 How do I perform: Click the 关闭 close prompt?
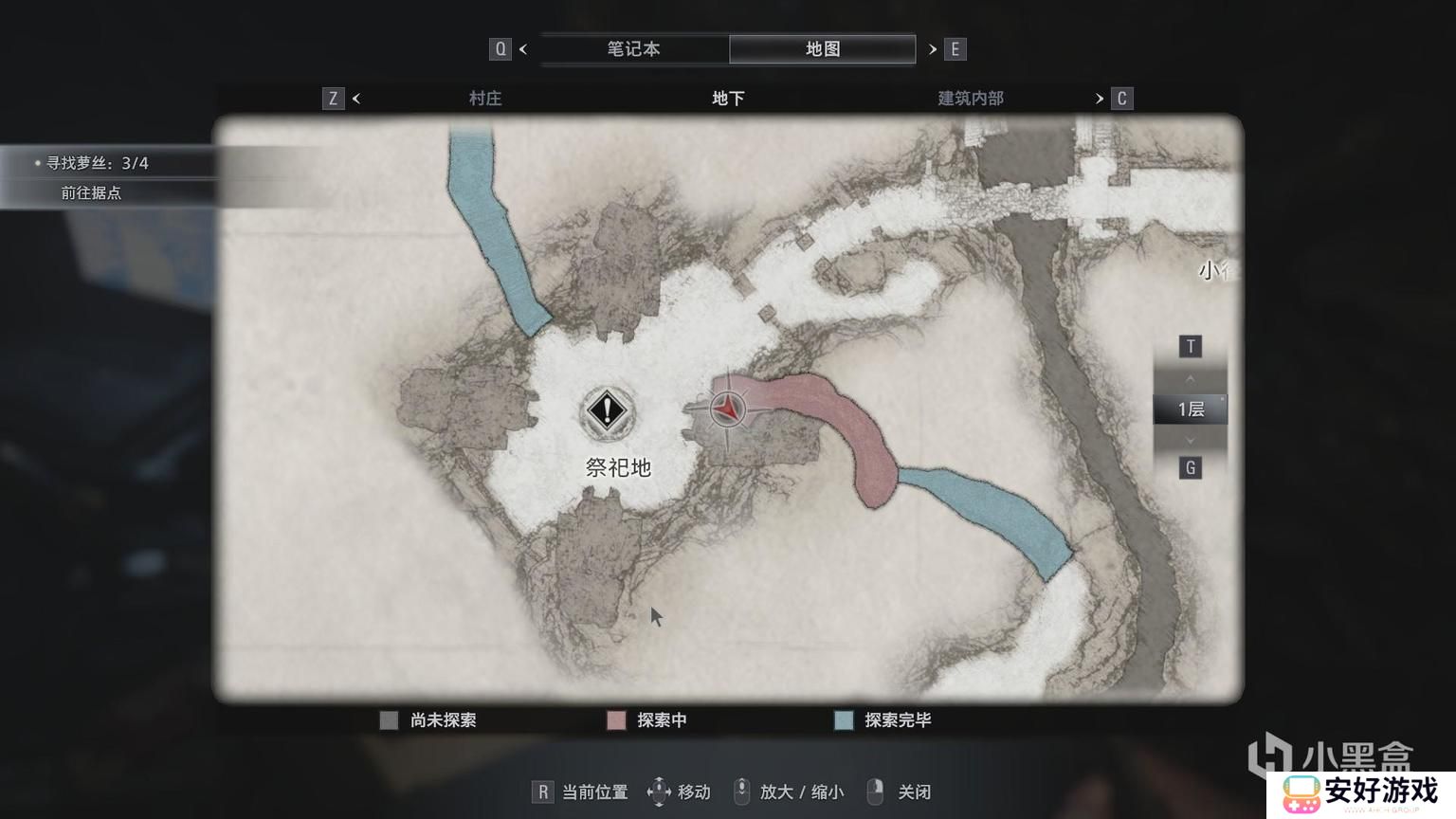click(x=914, y=792)
